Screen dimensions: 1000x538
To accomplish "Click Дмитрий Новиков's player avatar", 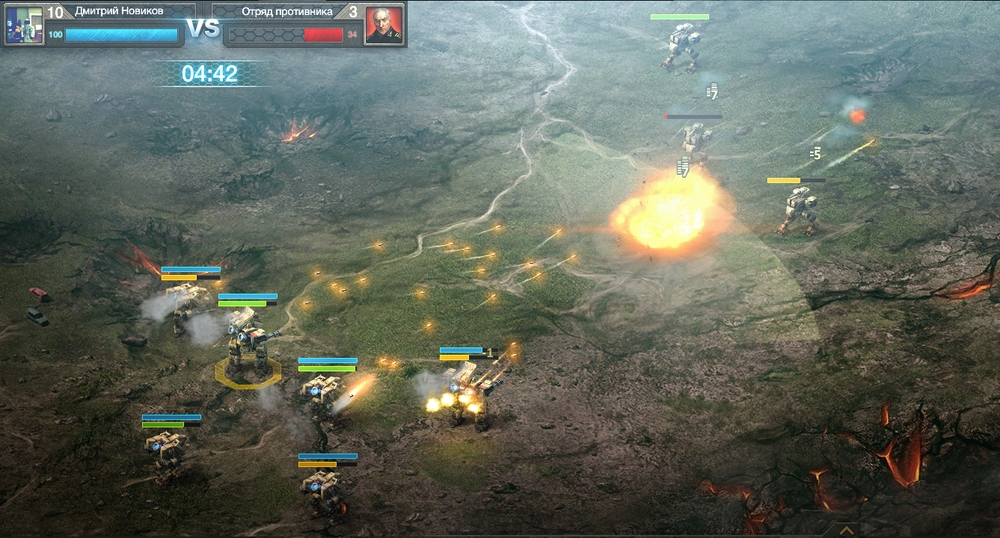I will 23,25.
